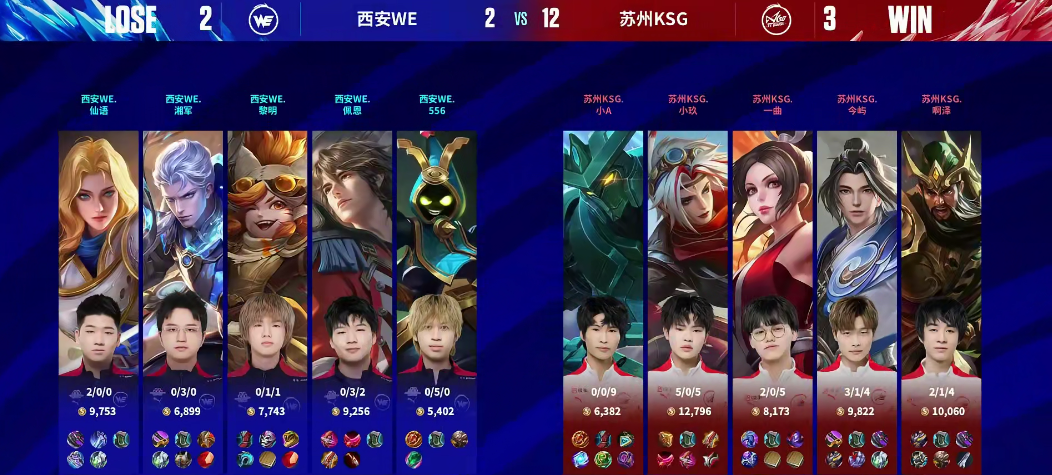Click the 西安WE team logo

[264, 19]
